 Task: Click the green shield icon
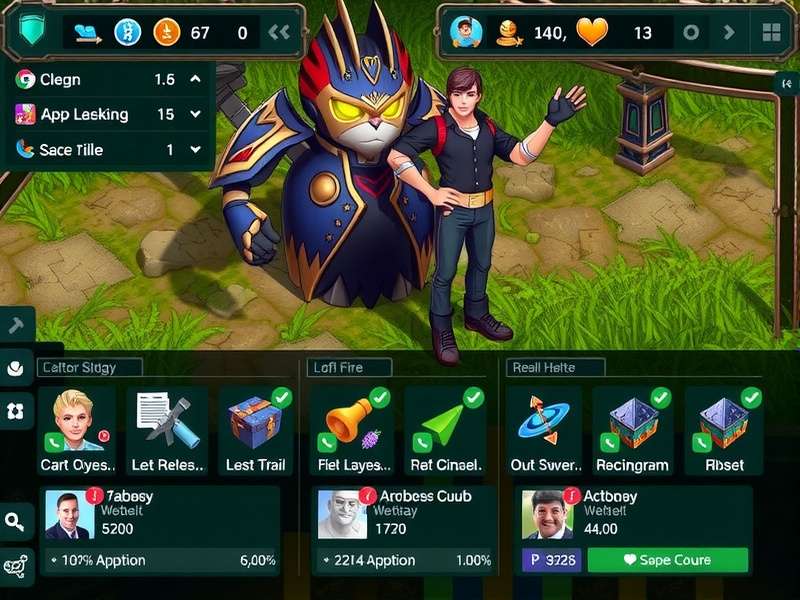(x=29, y=32)
